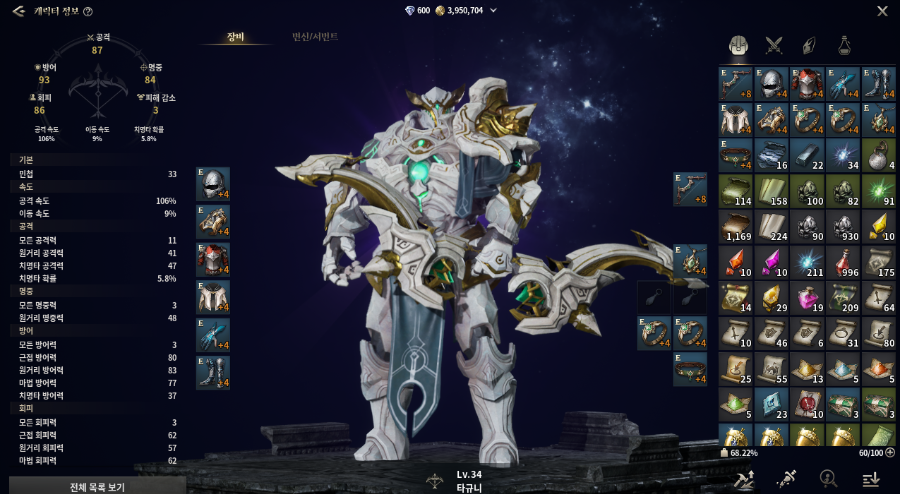The height and width of the screenshot is (494, 900).
Task: Open the character info help icon
Action: point(88,11)
